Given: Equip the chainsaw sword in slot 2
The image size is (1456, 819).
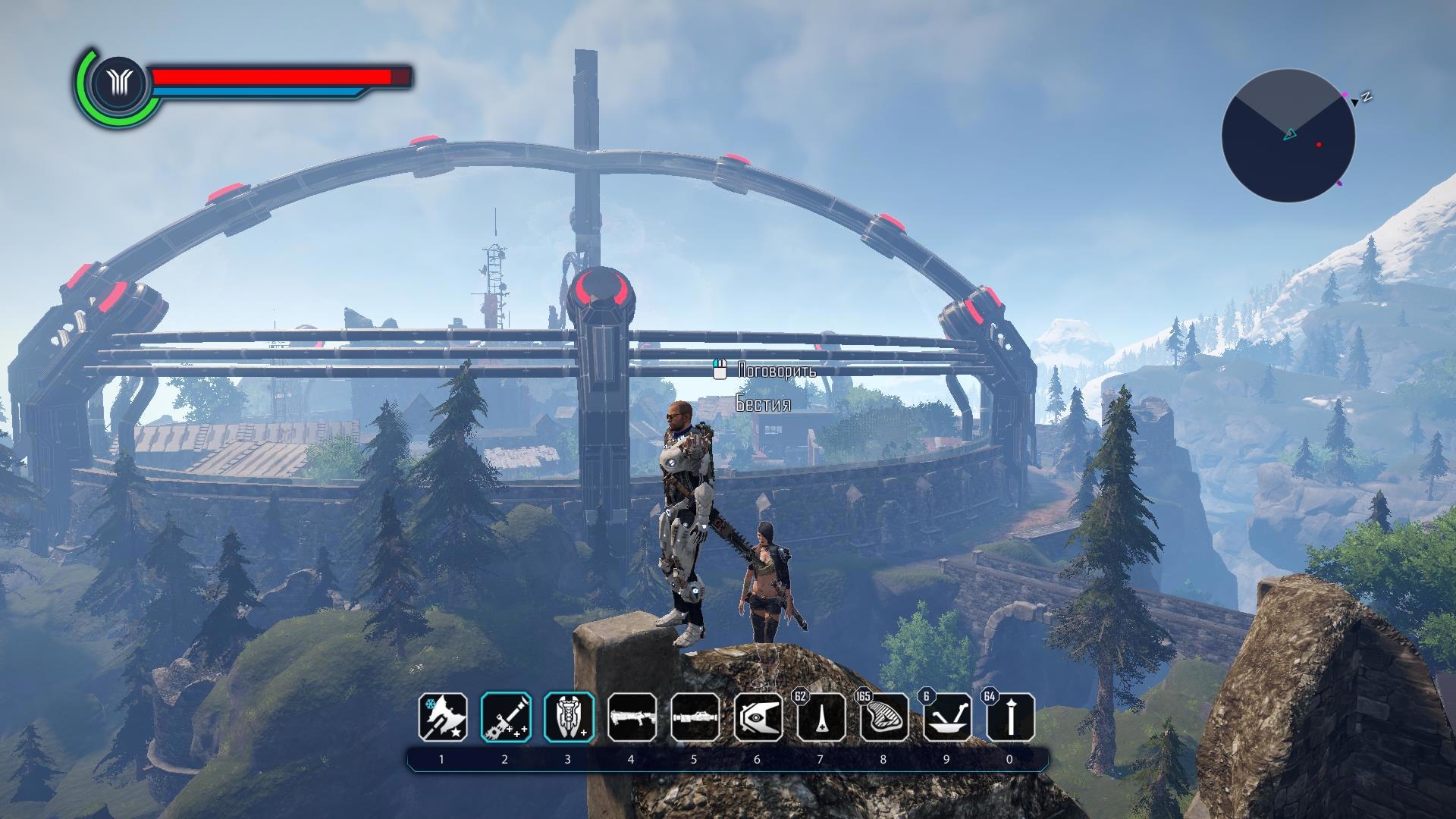Looking at the screenshot, I should (x=505, y=717).
